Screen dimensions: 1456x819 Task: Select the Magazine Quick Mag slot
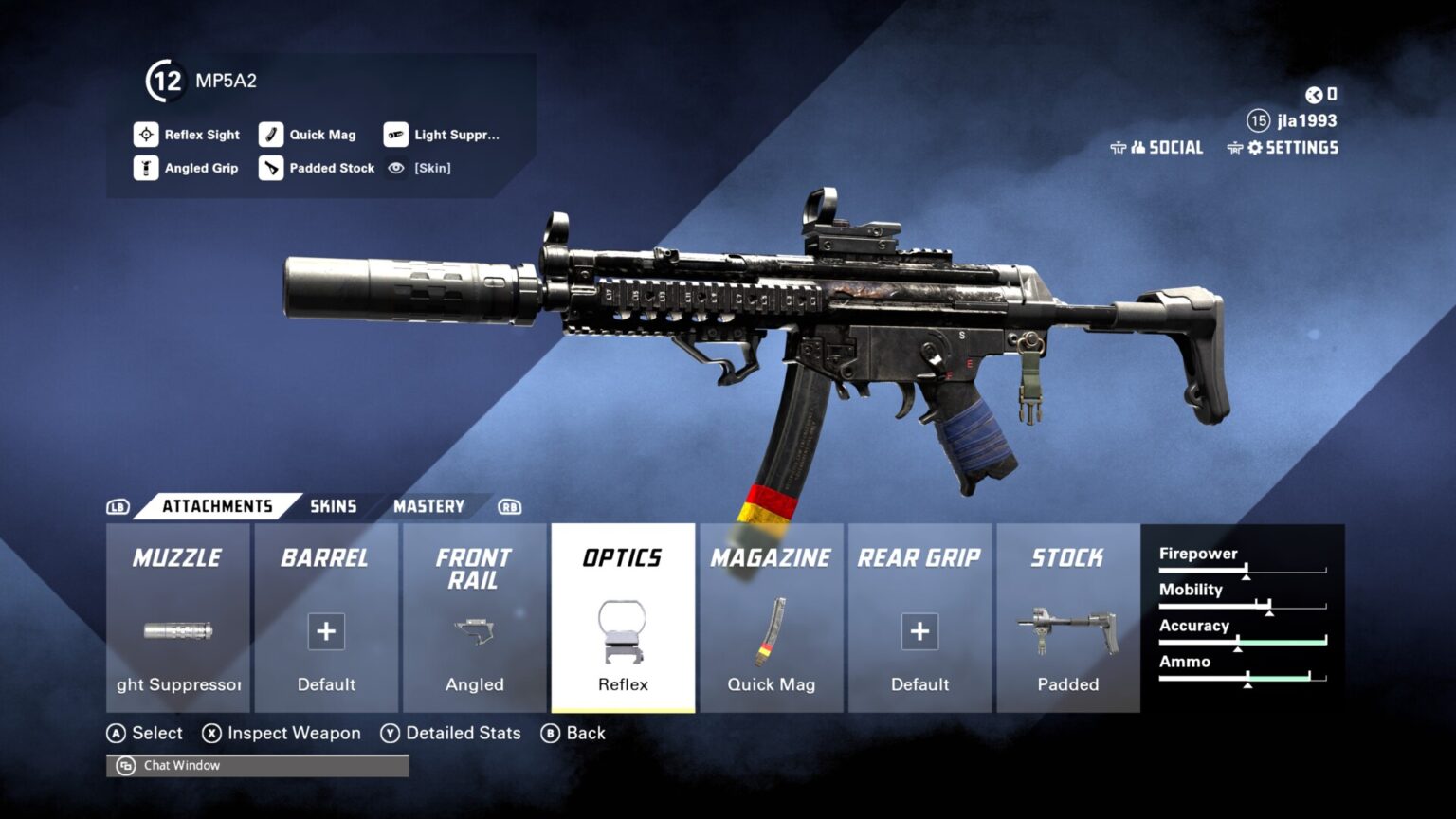[x=771, y=618]
